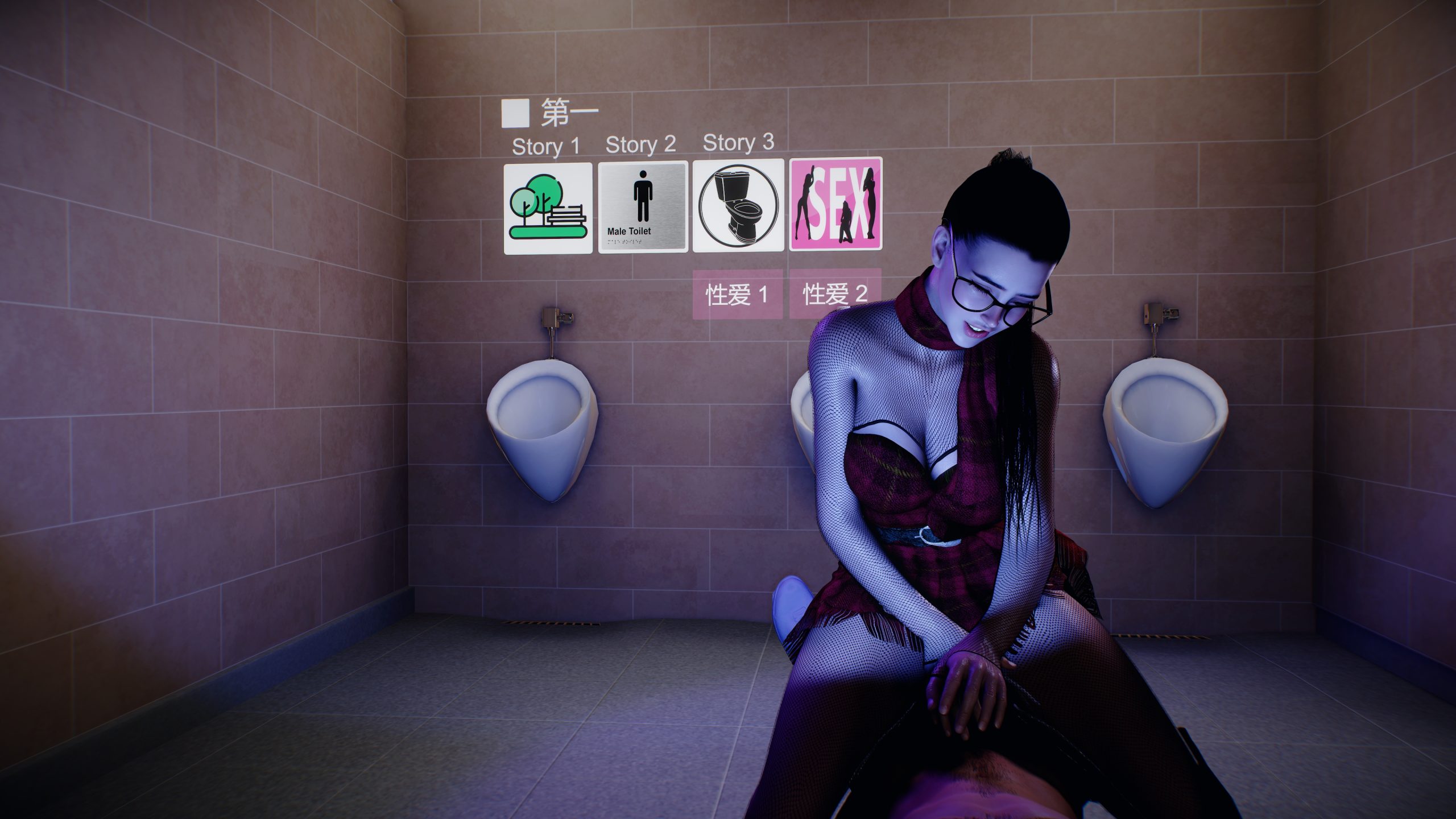Select the Story 1 park thumbnail

(x=548, y=208)
